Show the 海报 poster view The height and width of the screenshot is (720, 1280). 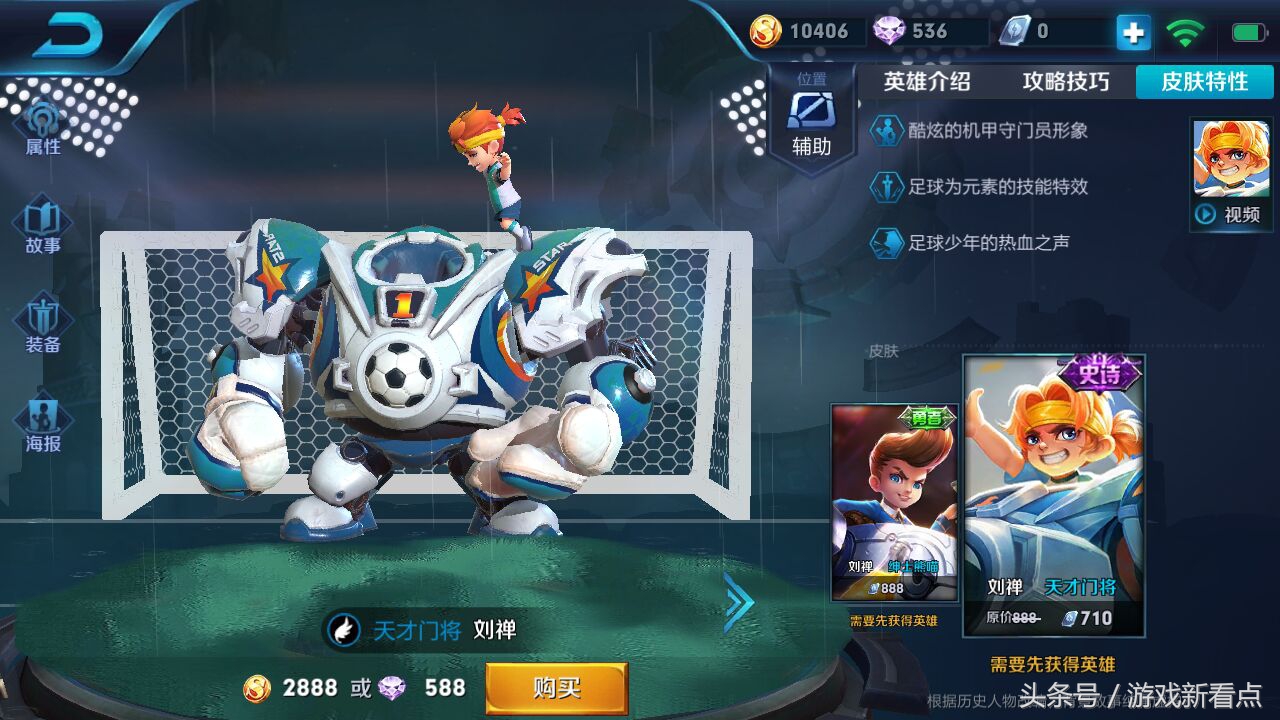pyautogui.click(x=43, y=425)
